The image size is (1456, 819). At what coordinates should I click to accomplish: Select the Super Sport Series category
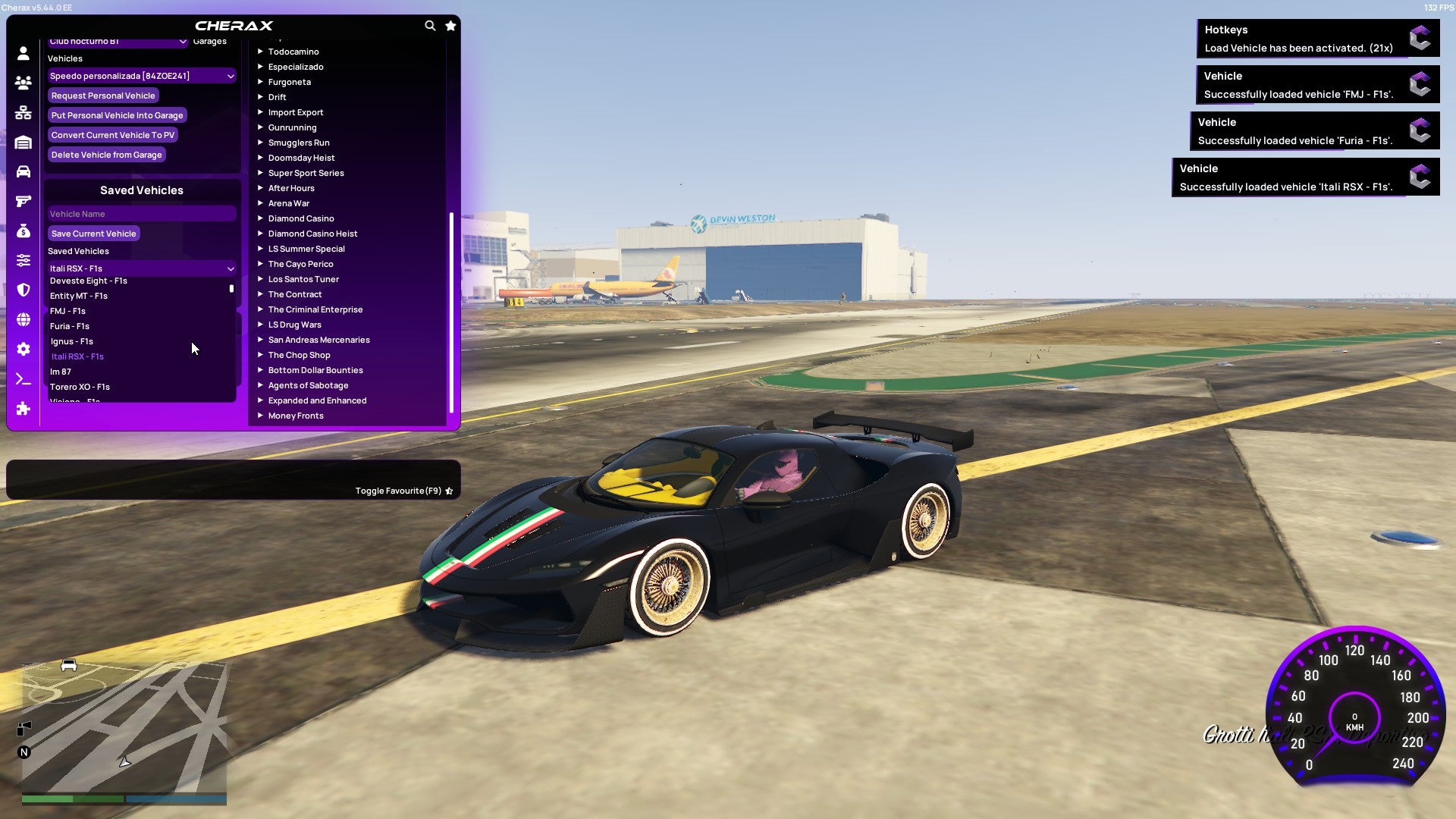(x=306, y=173)
